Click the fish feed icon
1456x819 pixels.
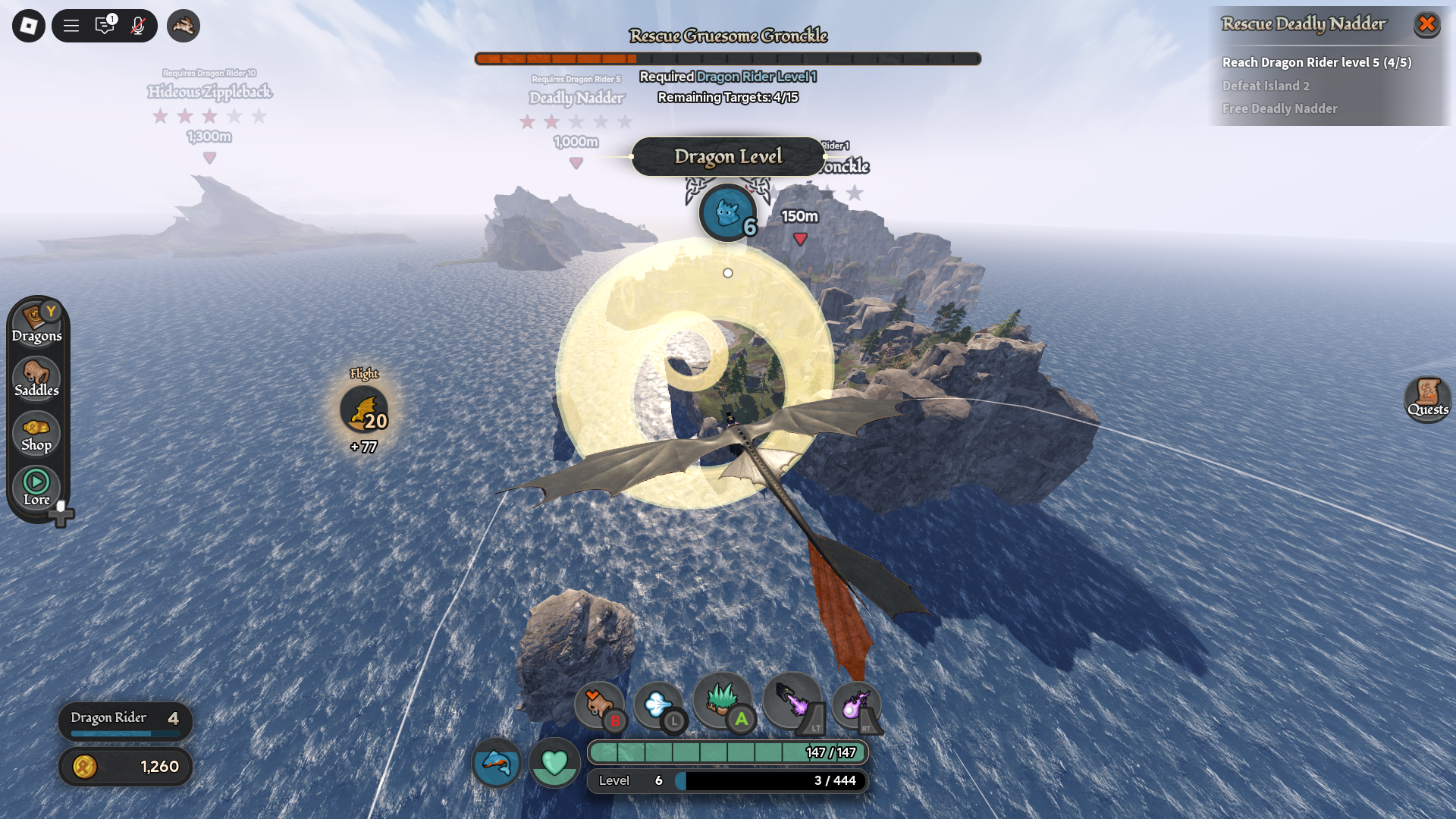click(x=497, y=762)
